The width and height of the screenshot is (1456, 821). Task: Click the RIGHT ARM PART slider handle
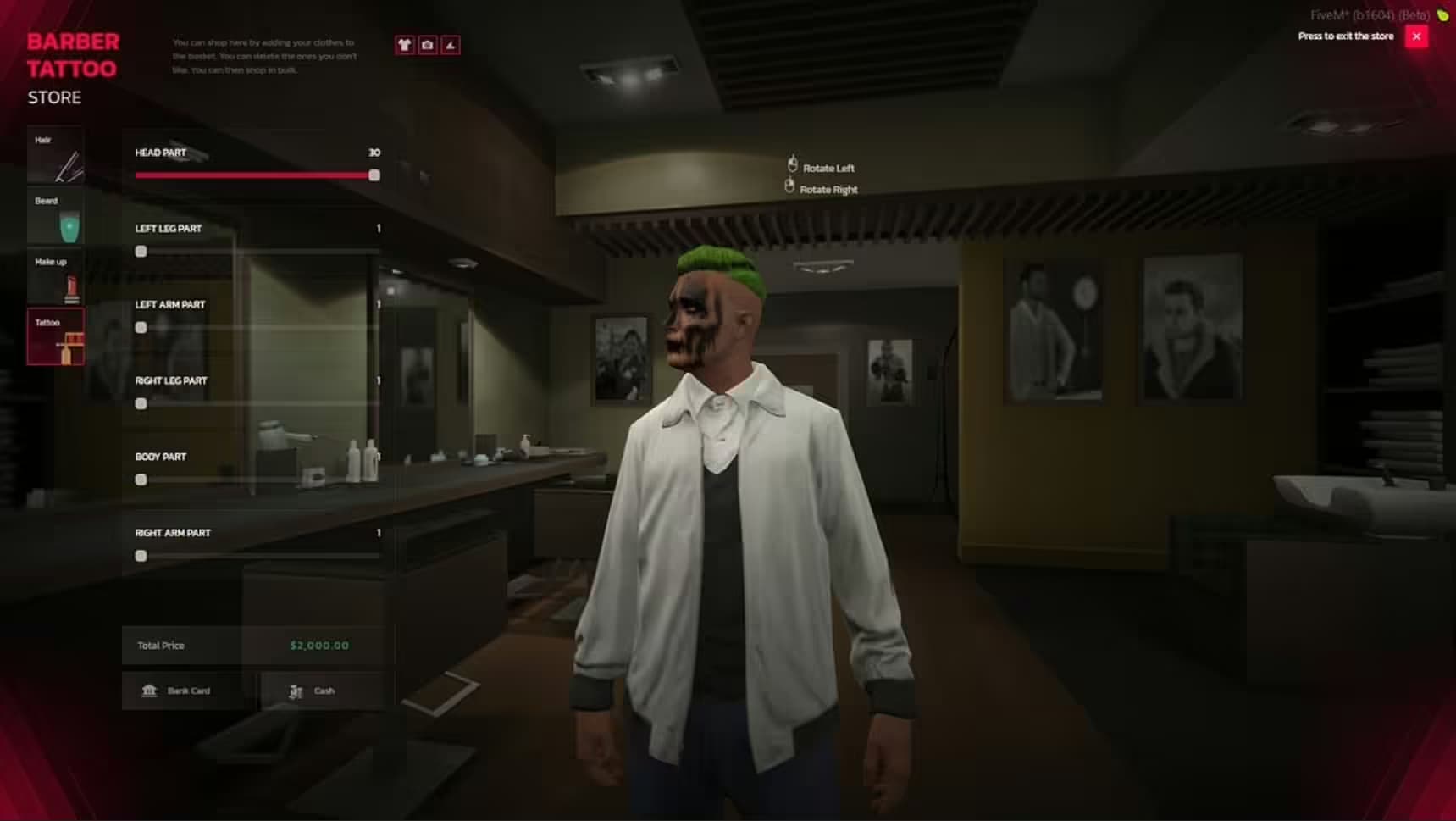pyautogui.click(x=141, y=556)
